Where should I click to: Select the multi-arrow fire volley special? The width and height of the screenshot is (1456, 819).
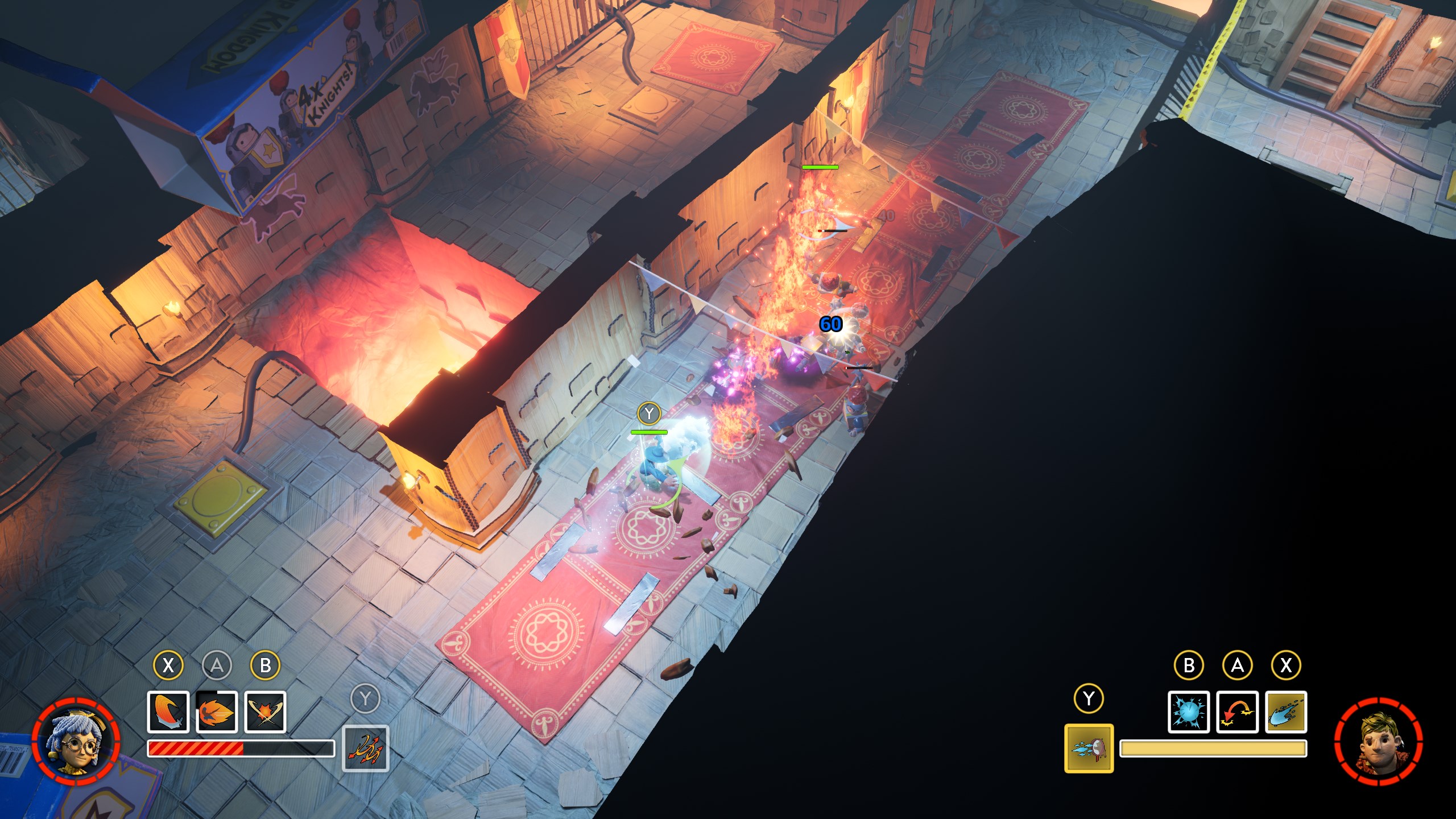tap(366, 748)
